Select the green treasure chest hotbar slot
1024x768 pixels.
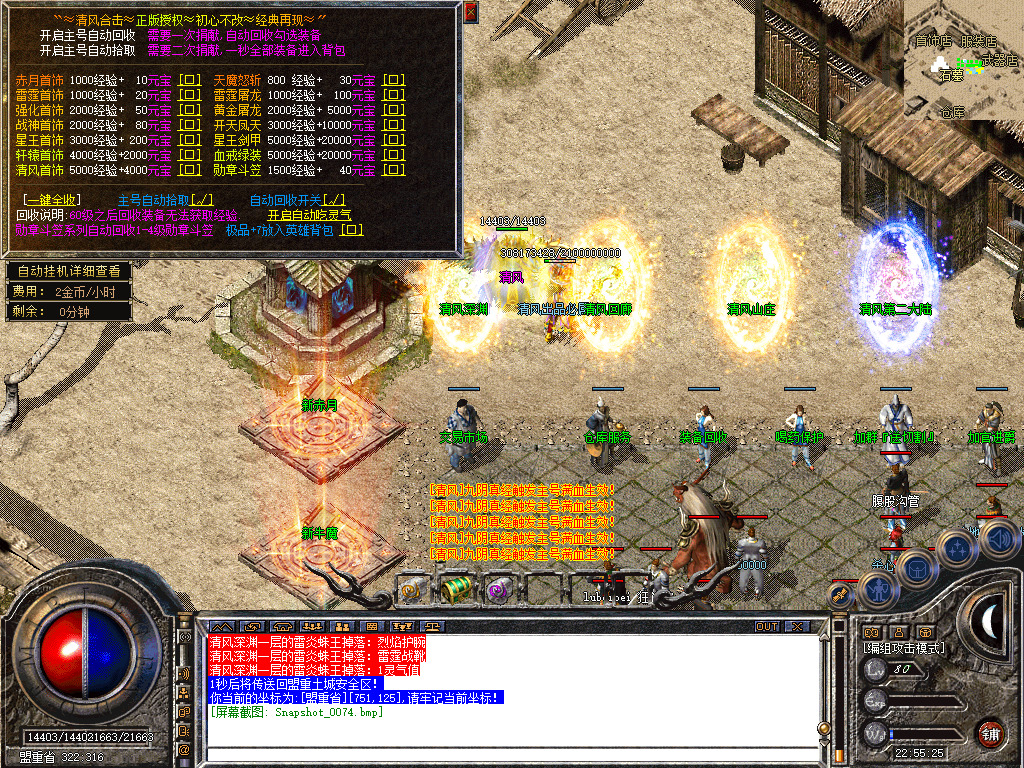[x=457, y=589]
